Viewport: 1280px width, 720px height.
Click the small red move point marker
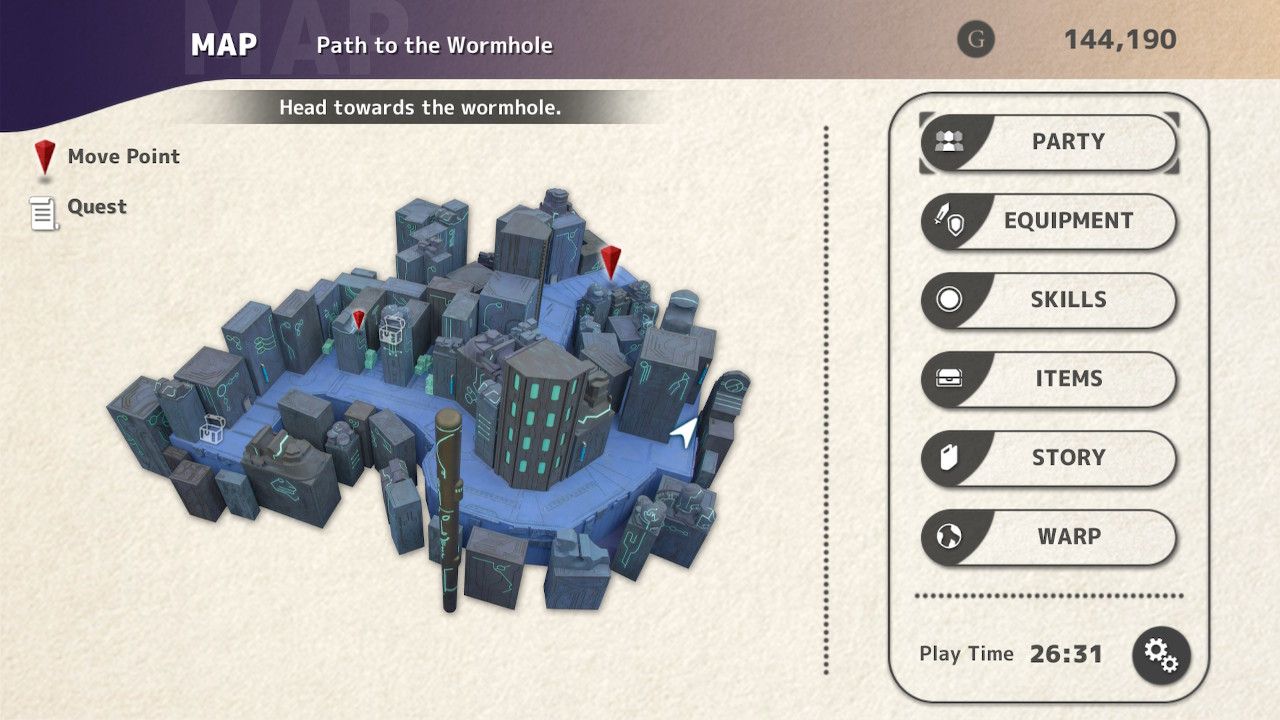pyautogui.click(x=359, y=320)
